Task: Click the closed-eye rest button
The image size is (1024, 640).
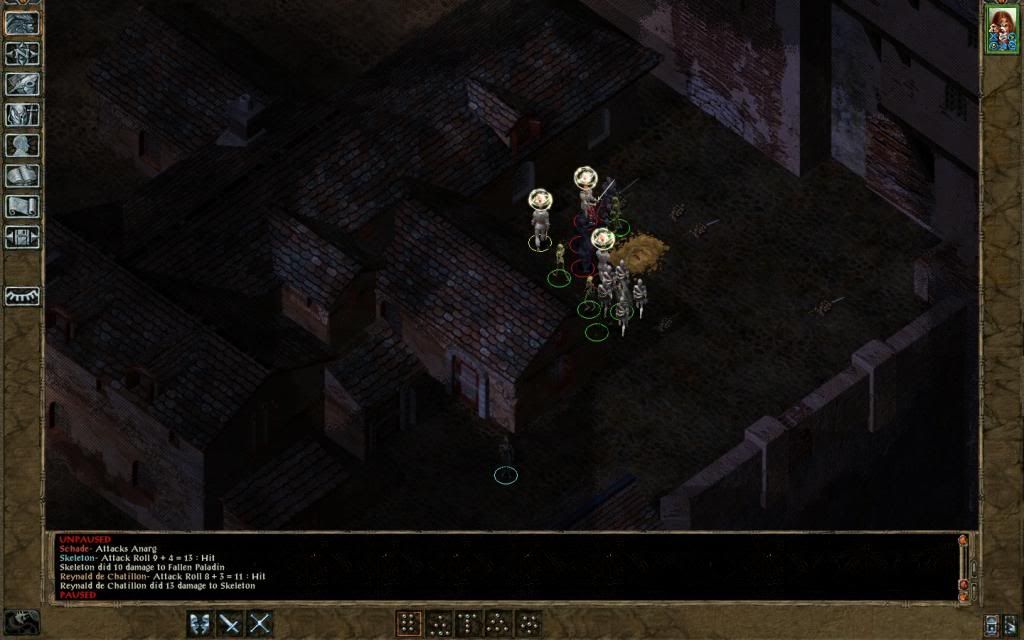Action: coord(22,296)
